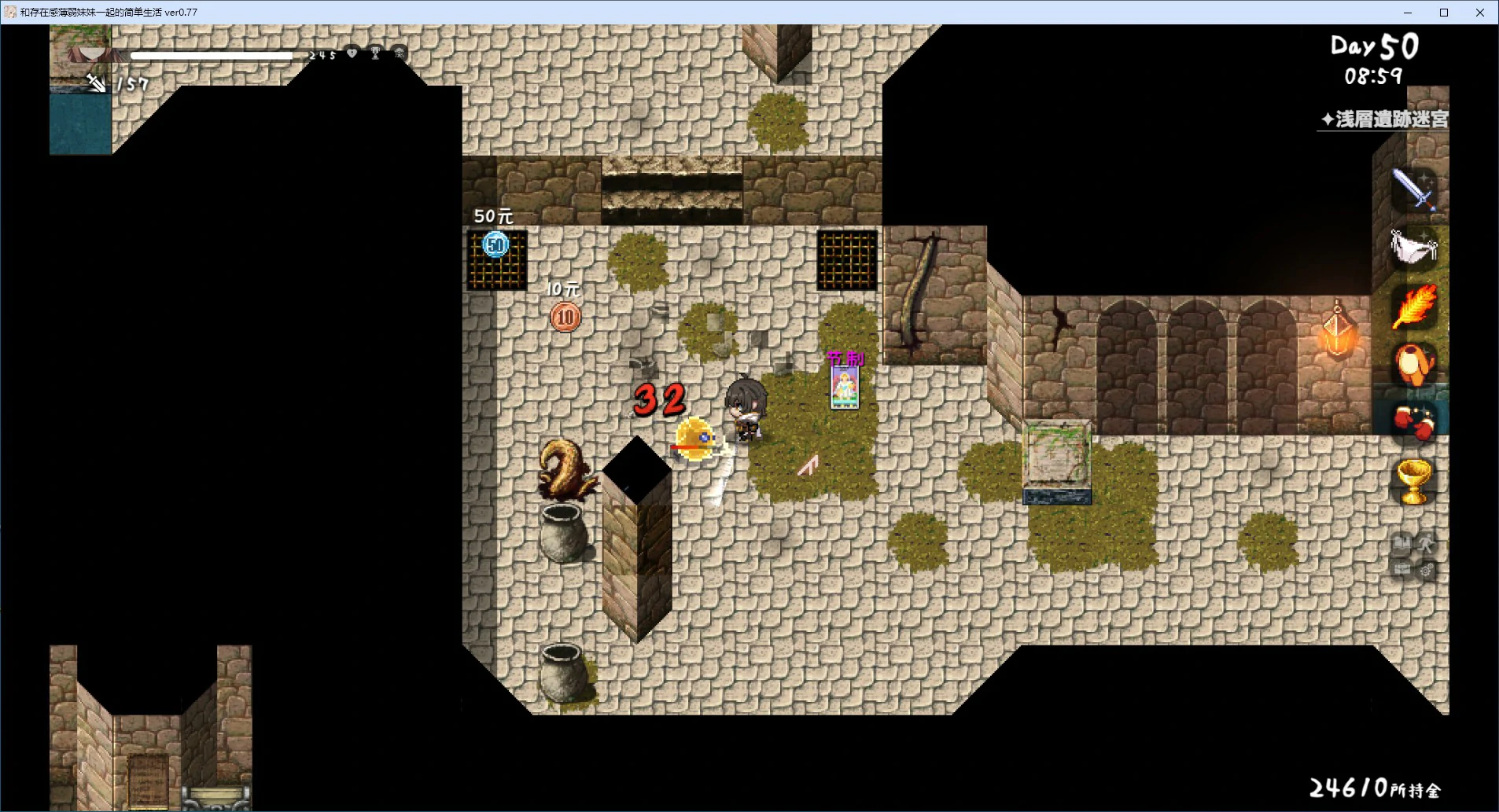Screen dimensions: 1499x812
Task: Click the heart status icon
Action: point(352,53)
